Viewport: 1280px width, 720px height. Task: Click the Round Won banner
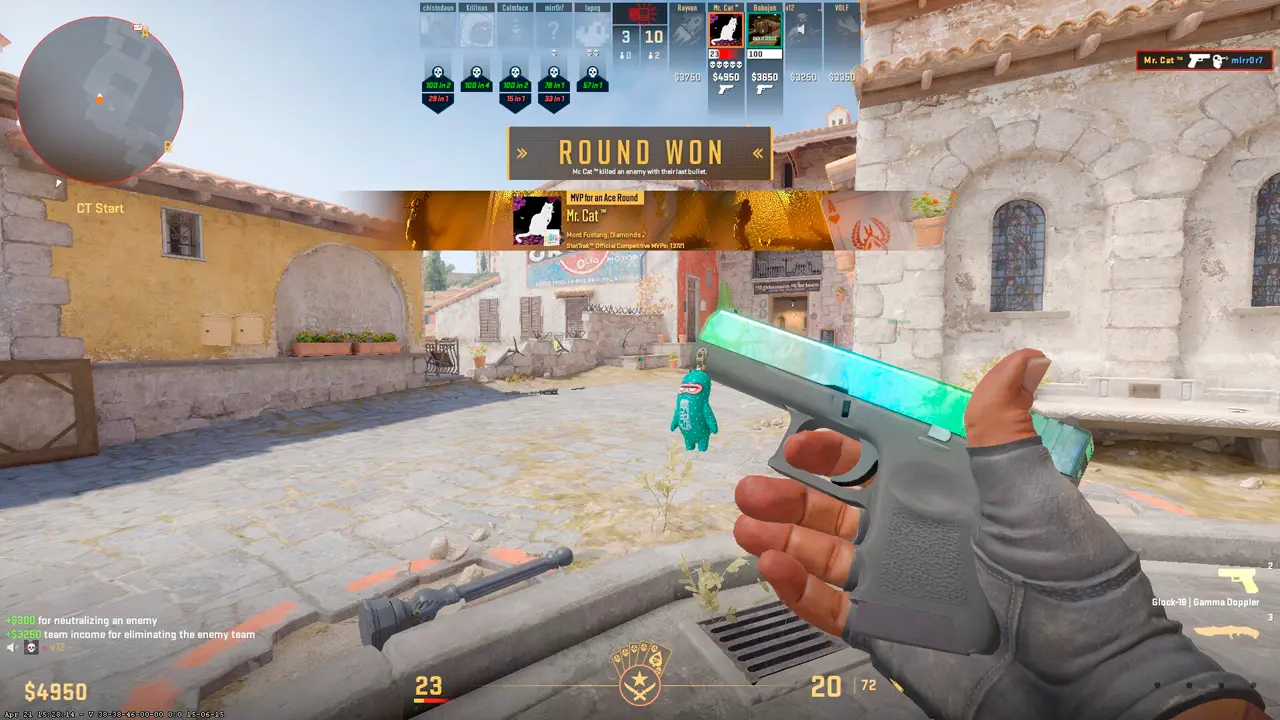640,153
